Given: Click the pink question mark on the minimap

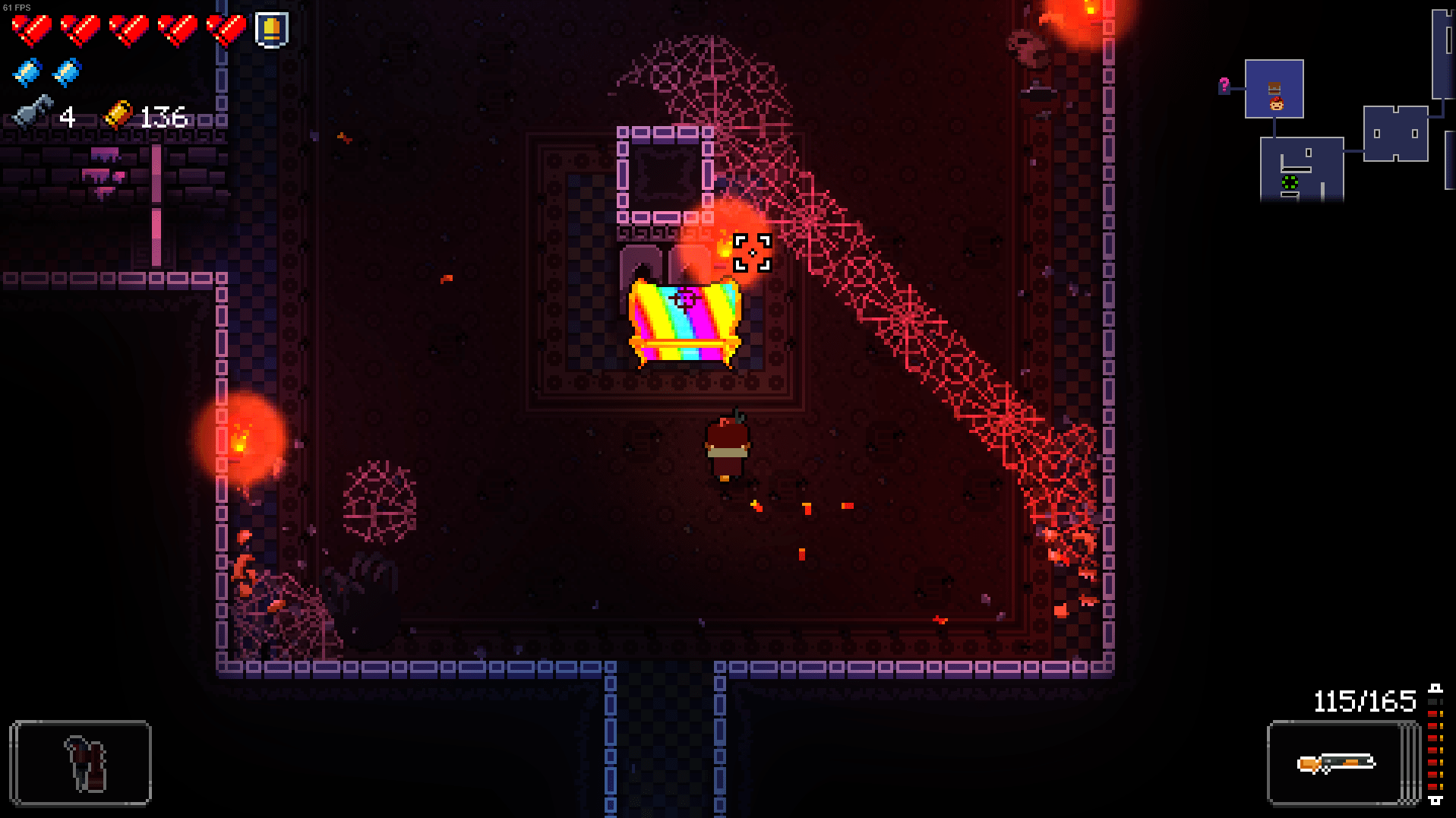Looking at the screenshot, I should point(1224,85).
